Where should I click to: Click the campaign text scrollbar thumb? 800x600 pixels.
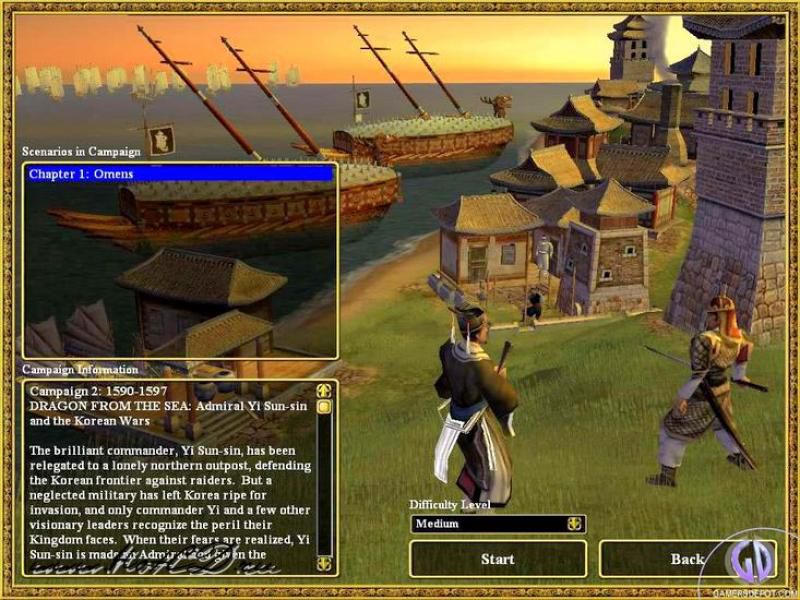tap(324, 407)
